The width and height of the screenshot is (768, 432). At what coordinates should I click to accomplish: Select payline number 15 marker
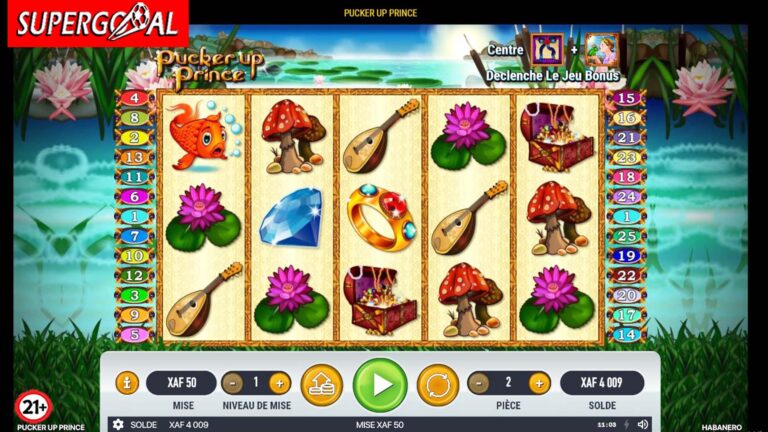pos(626,98)
